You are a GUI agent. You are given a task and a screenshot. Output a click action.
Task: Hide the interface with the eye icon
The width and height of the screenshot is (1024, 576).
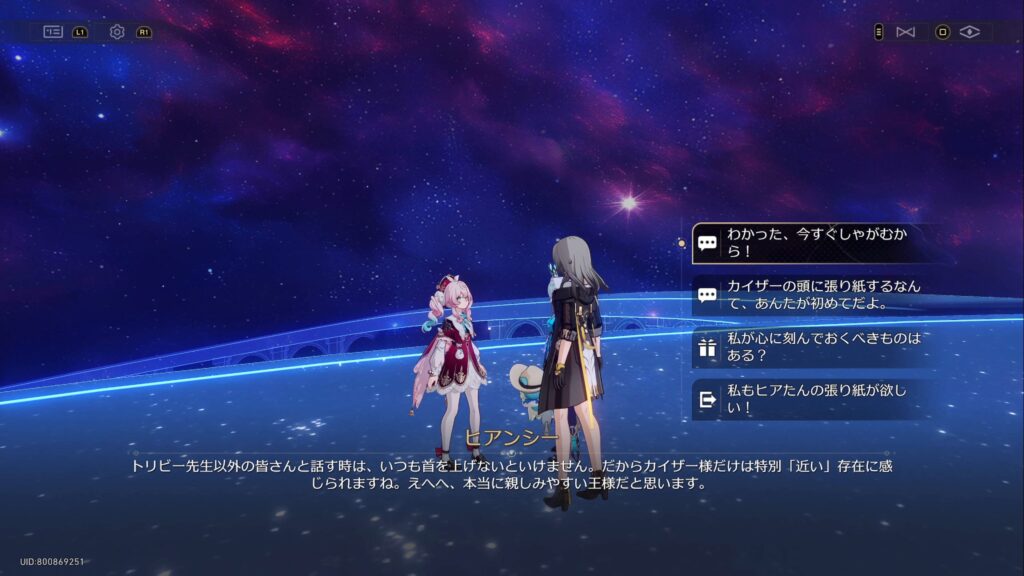click(968, 32)
